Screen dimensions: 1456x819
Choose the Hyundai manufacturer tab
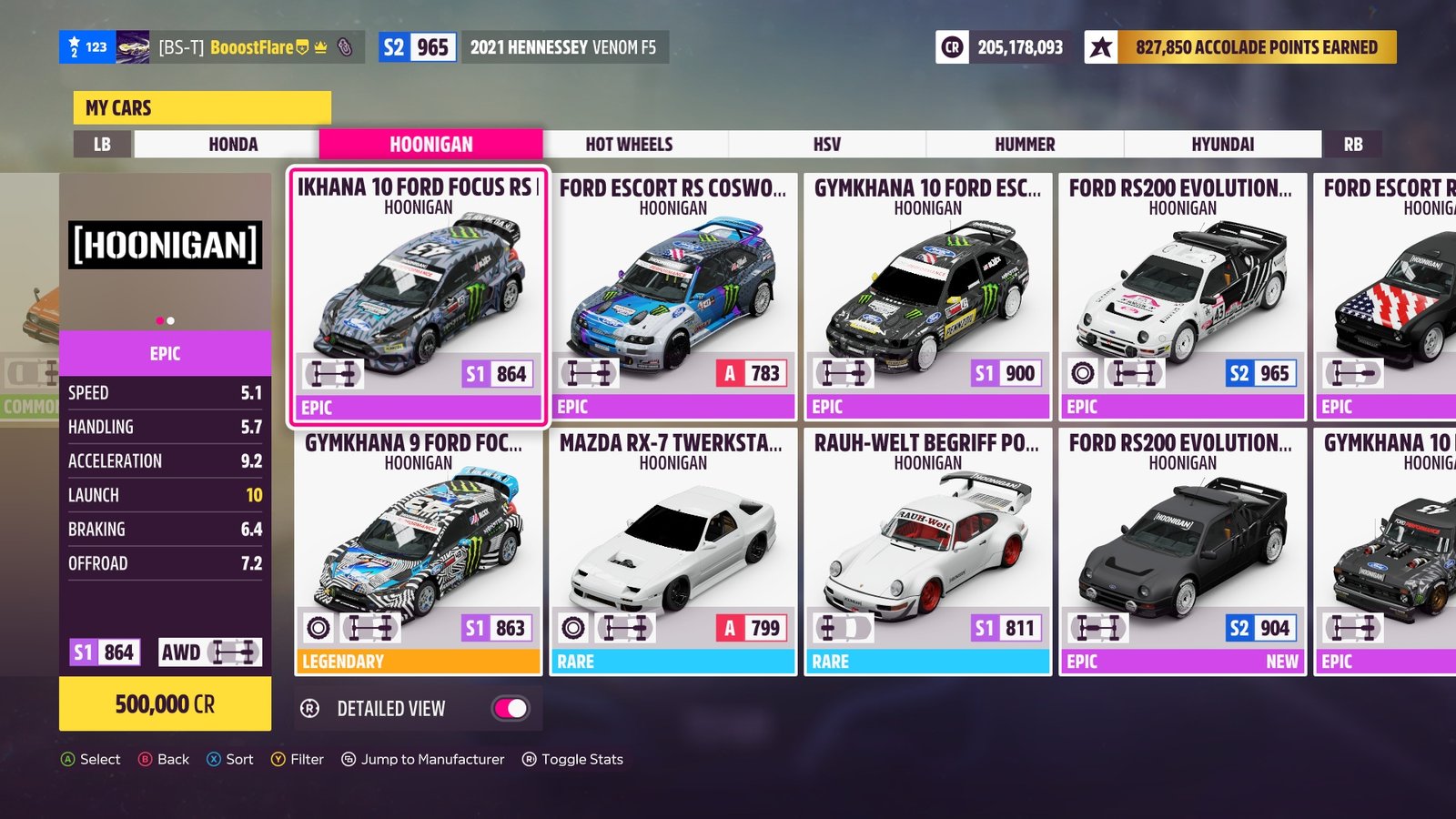(x=1222, y=144)
